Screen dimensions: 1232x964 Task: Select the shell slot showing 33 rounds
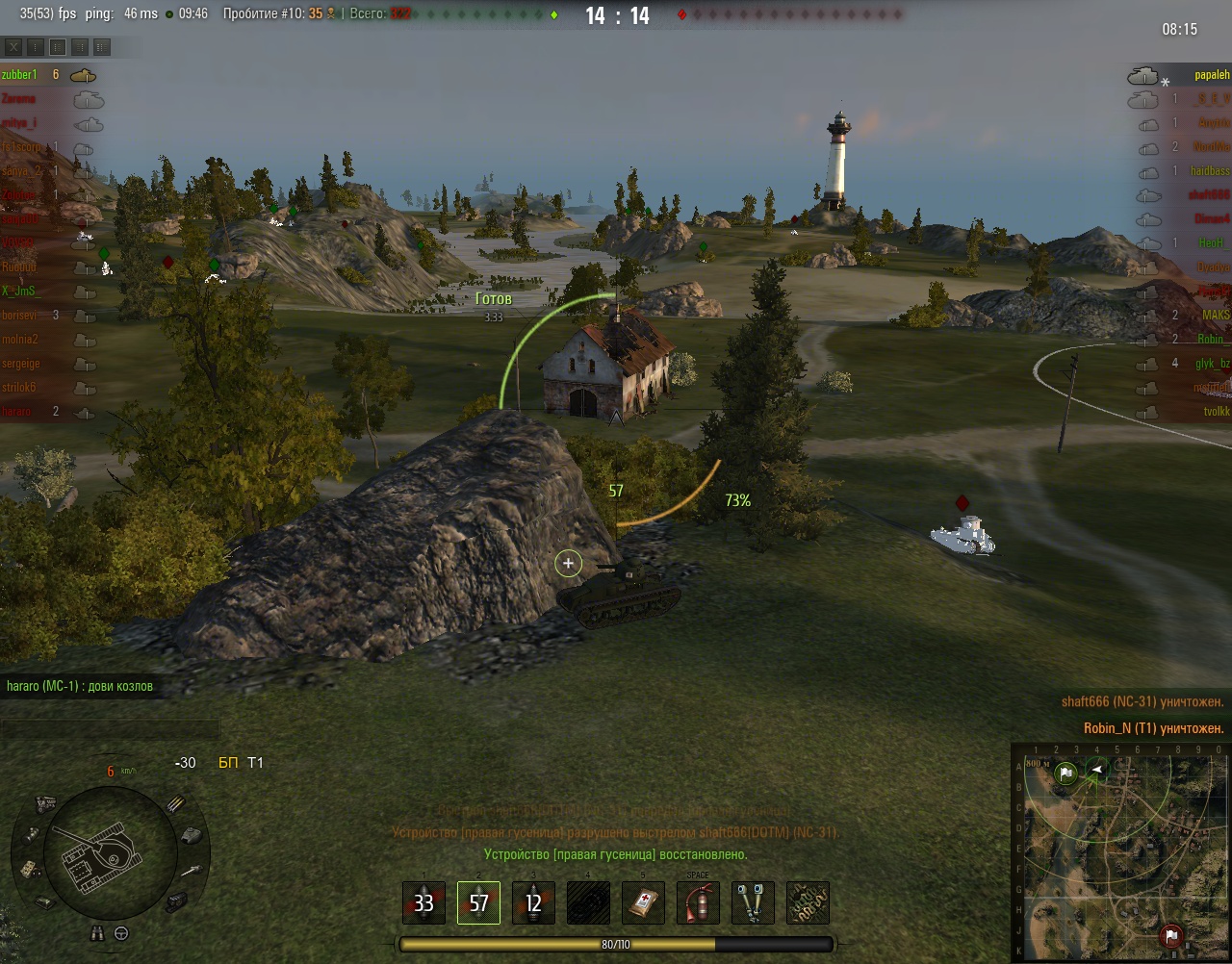[423, 903]
